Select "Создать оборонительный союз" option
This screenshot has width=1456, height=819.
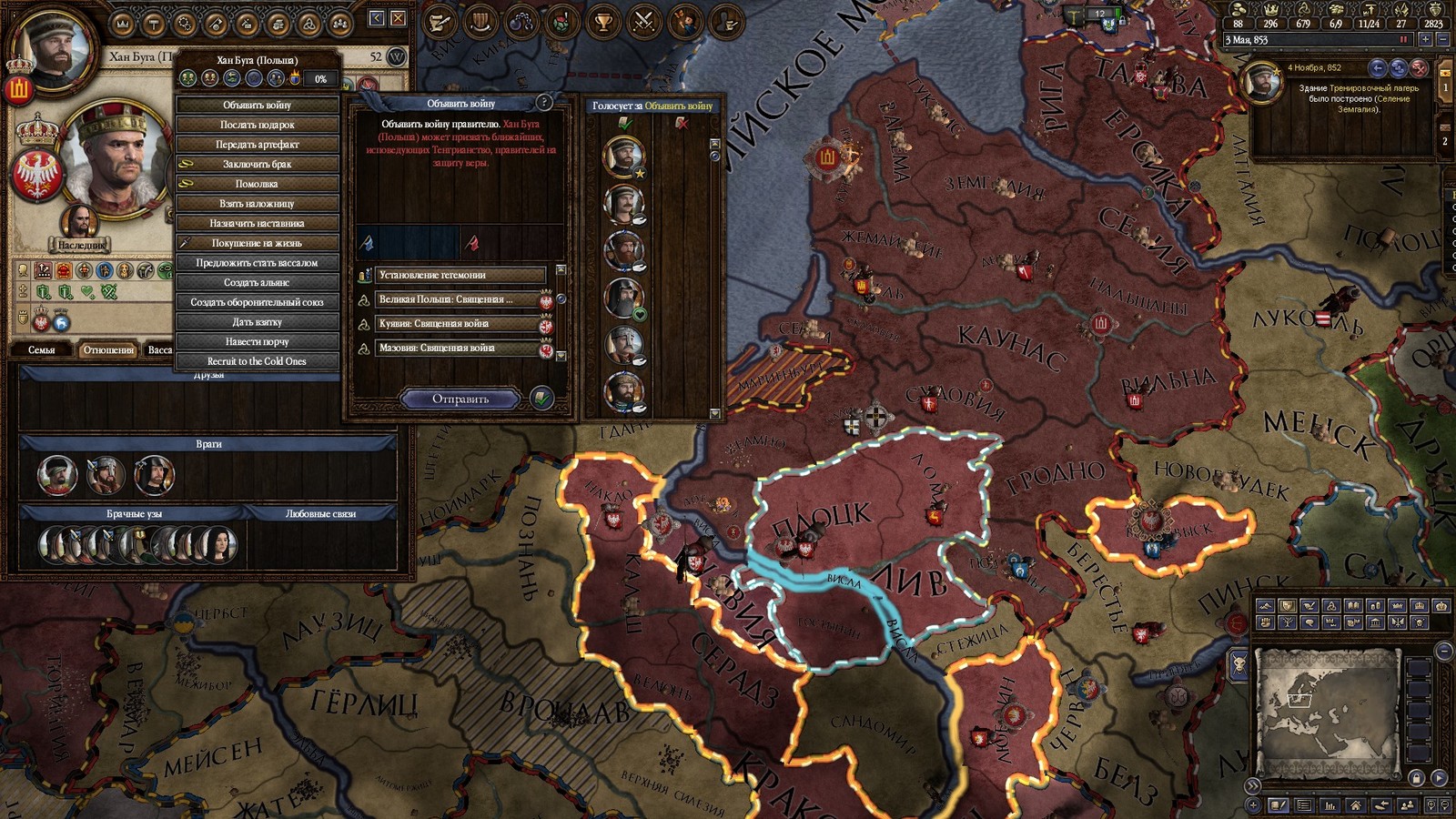(x=258, y=302)
